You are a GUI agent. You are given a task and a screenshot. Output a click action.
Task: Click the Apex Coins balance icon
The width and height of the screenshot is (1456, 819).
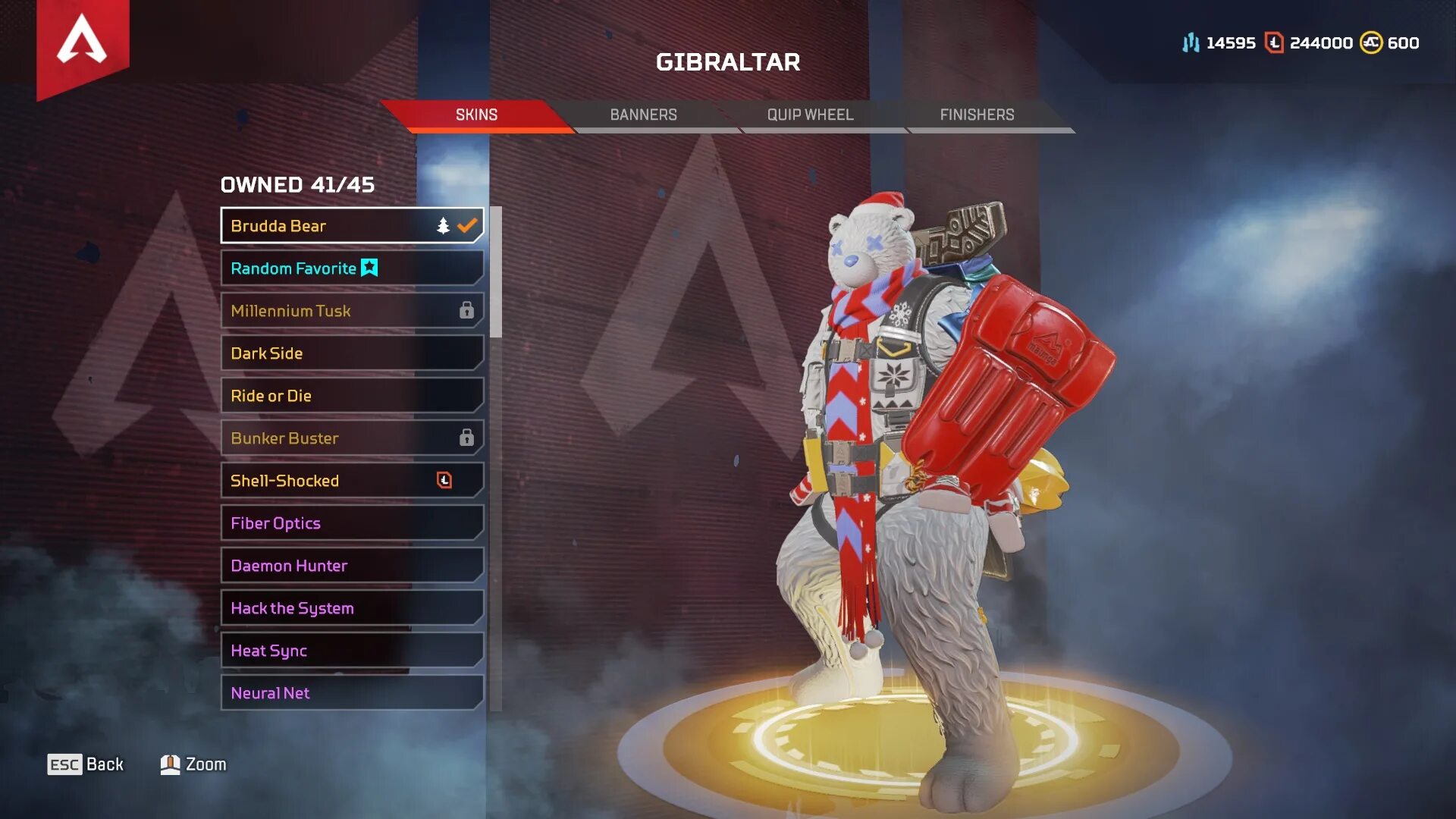(1370, 43)
